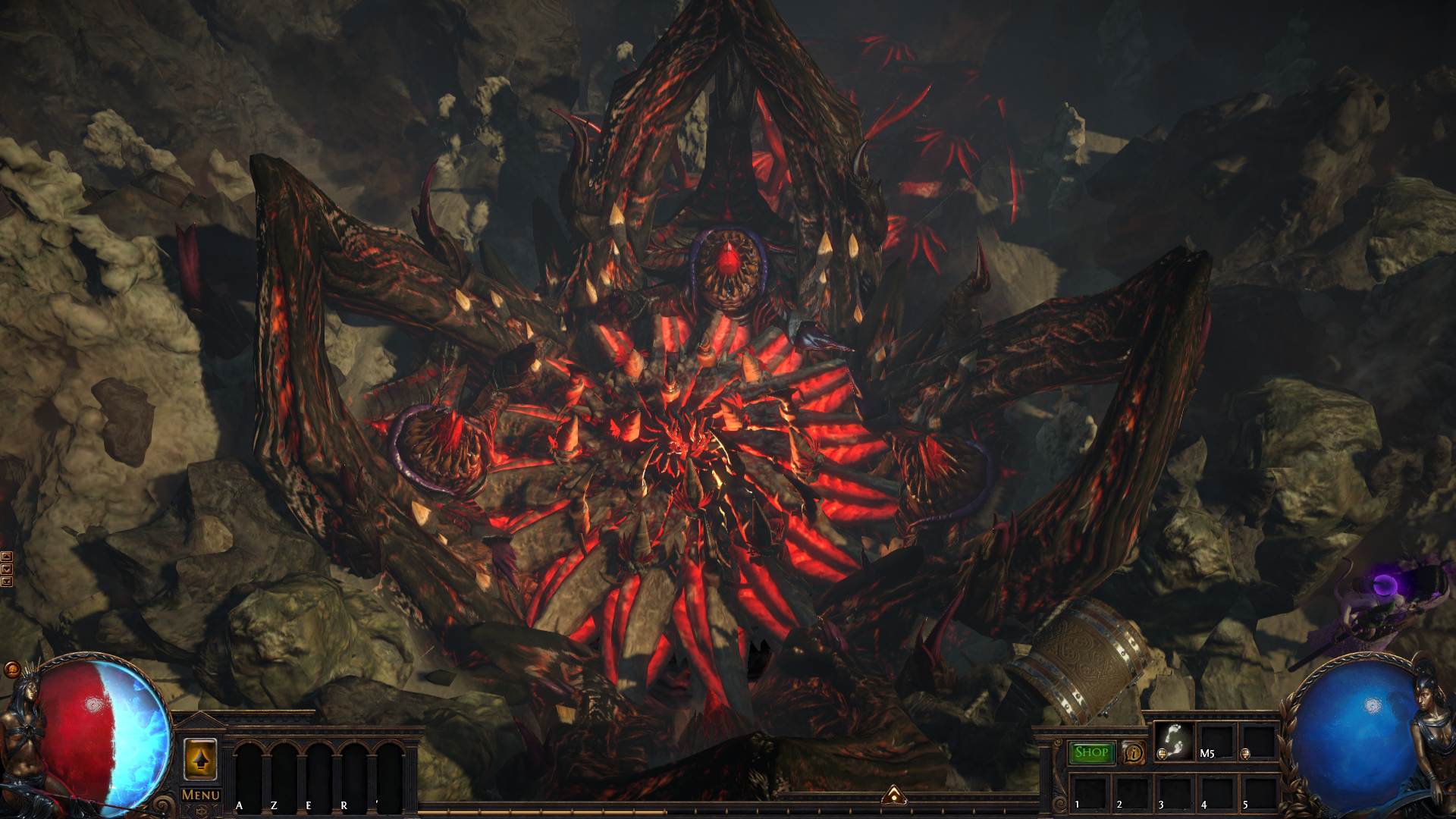Image resolution: width=1456 pixels, height=819 pixels.
Task: Open the green Shop button
Action: (1091, 752)
